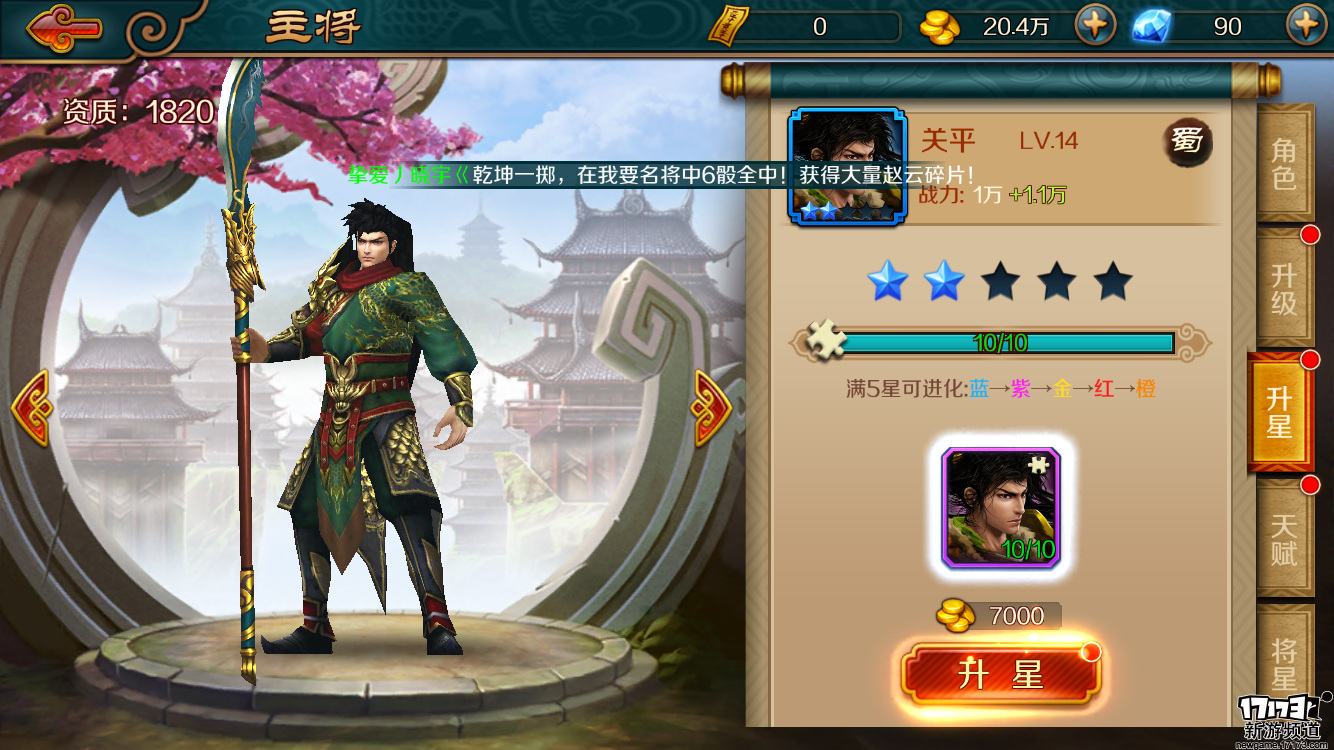Add more gold coins with plus button
The height and width of the screenshot is (750, 1334).
1095,25
